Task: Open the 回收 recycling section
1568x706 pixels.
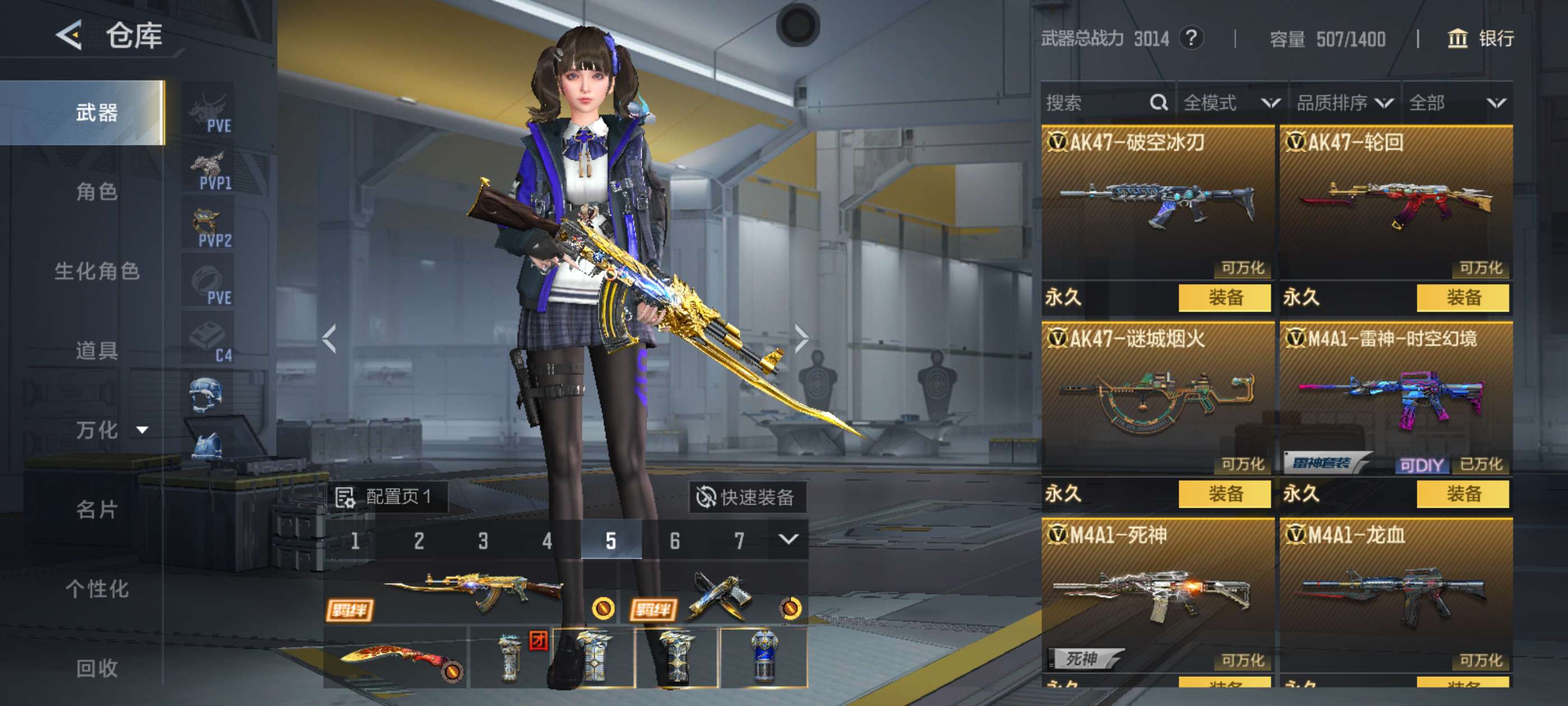Action: (x=96, y=668)
